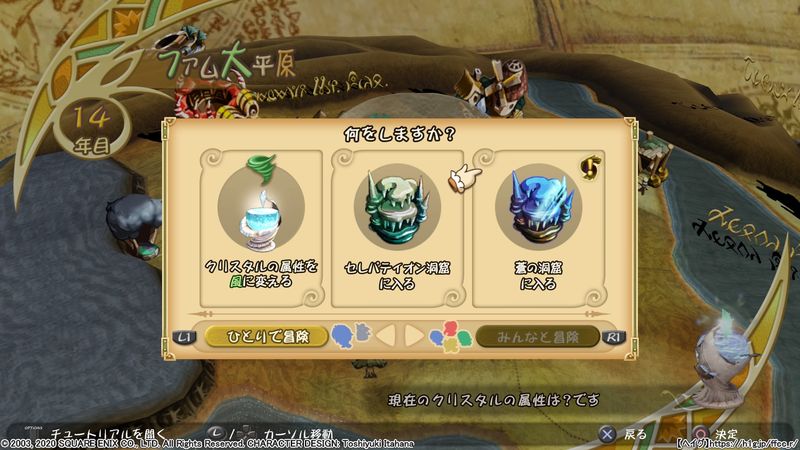800x450 pixels.
Task: Click the right arrow between adventure modes
Action: tap(413, 336)
